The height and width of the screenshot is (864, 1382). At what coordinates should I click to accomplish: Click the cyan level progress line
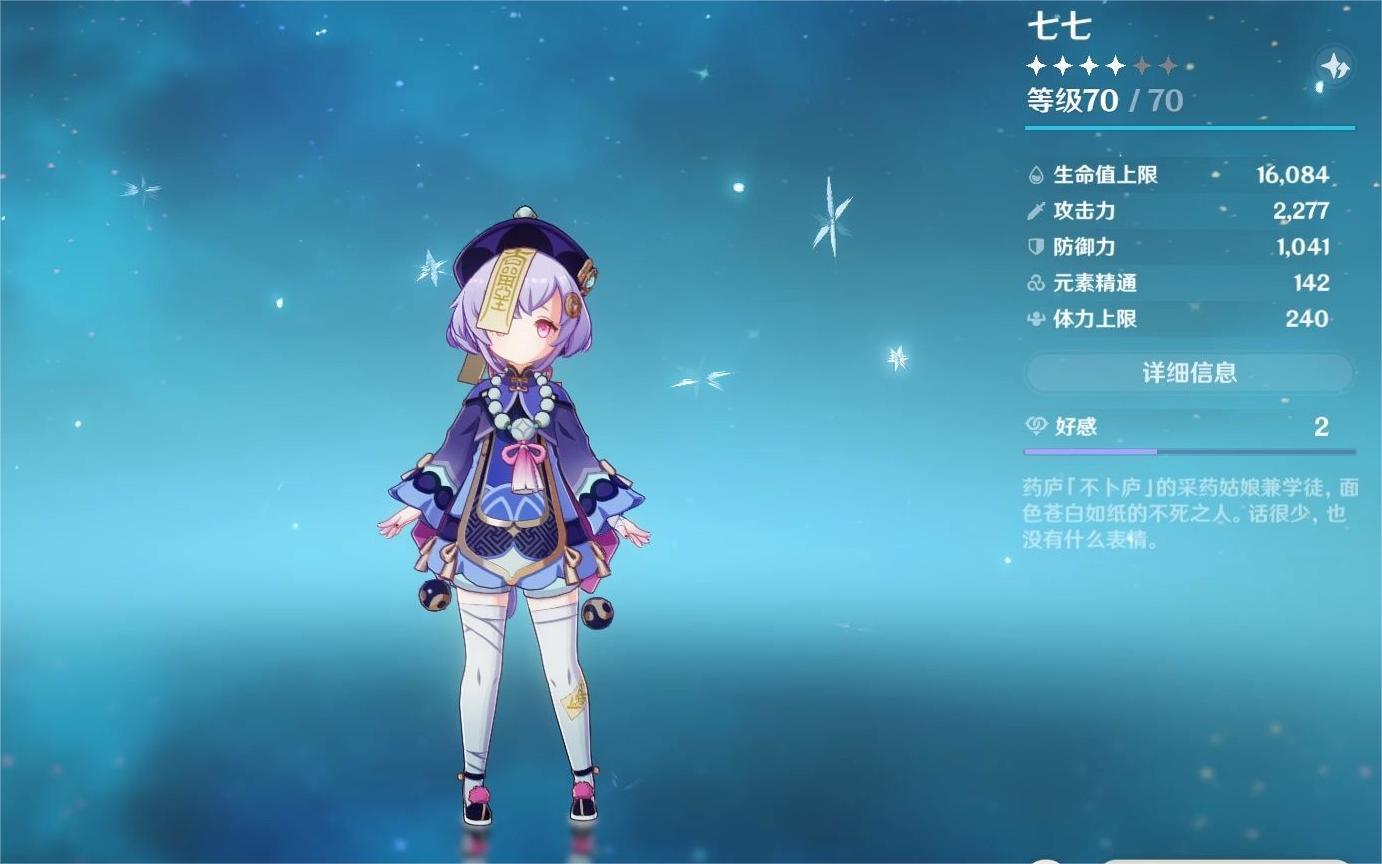[1188, 127]
